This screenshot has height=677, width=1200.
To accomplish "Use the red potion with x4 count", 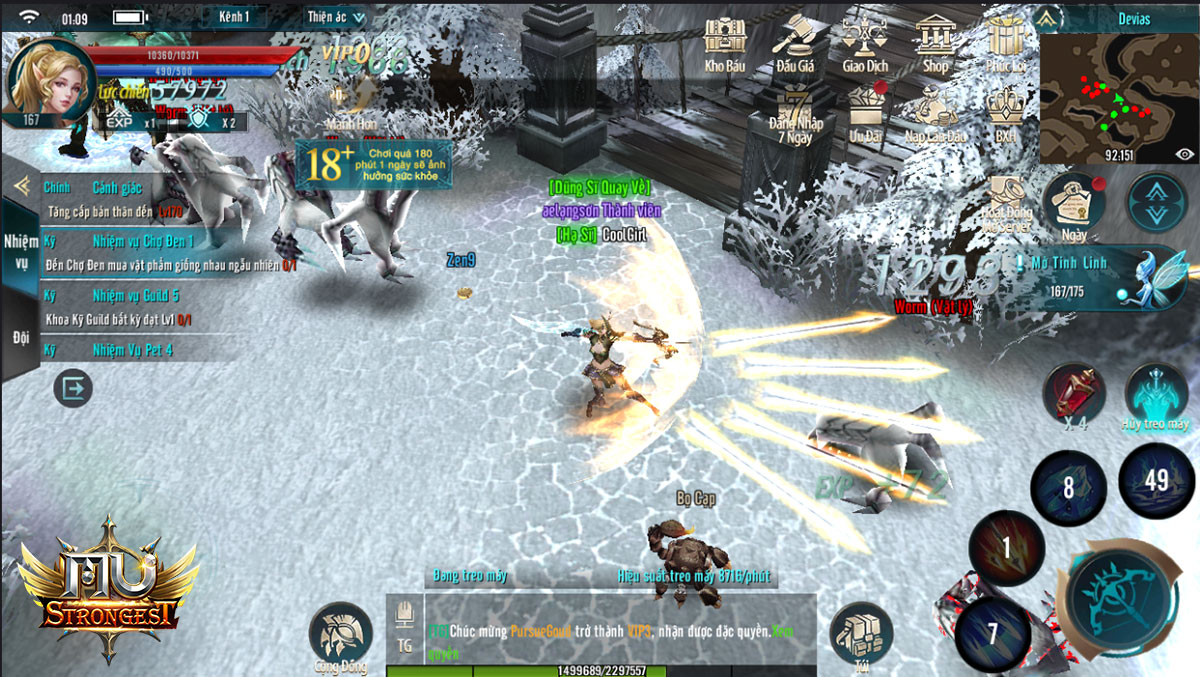I will tap(1075, 392).
